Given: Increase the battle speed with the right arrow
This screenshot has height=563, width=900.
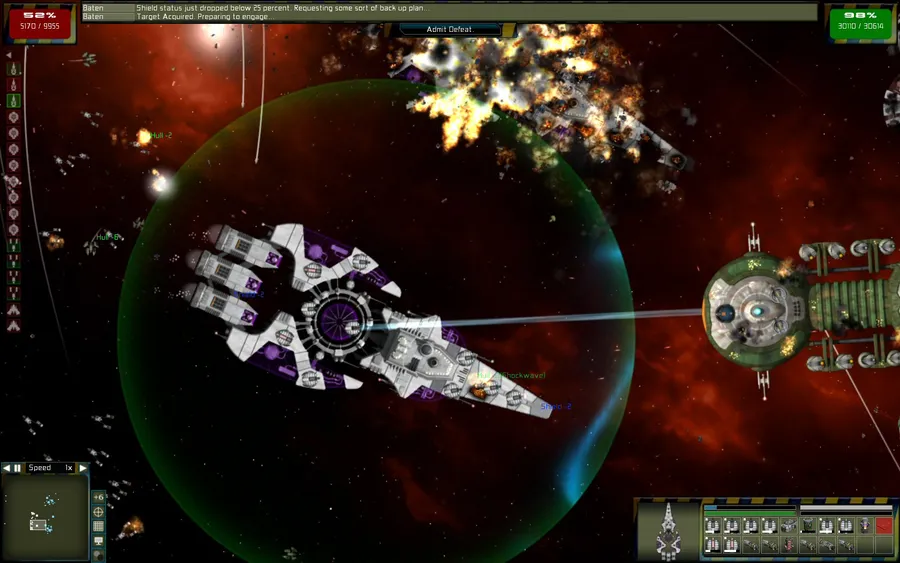Looking at the screenshot, I should 83,468.
